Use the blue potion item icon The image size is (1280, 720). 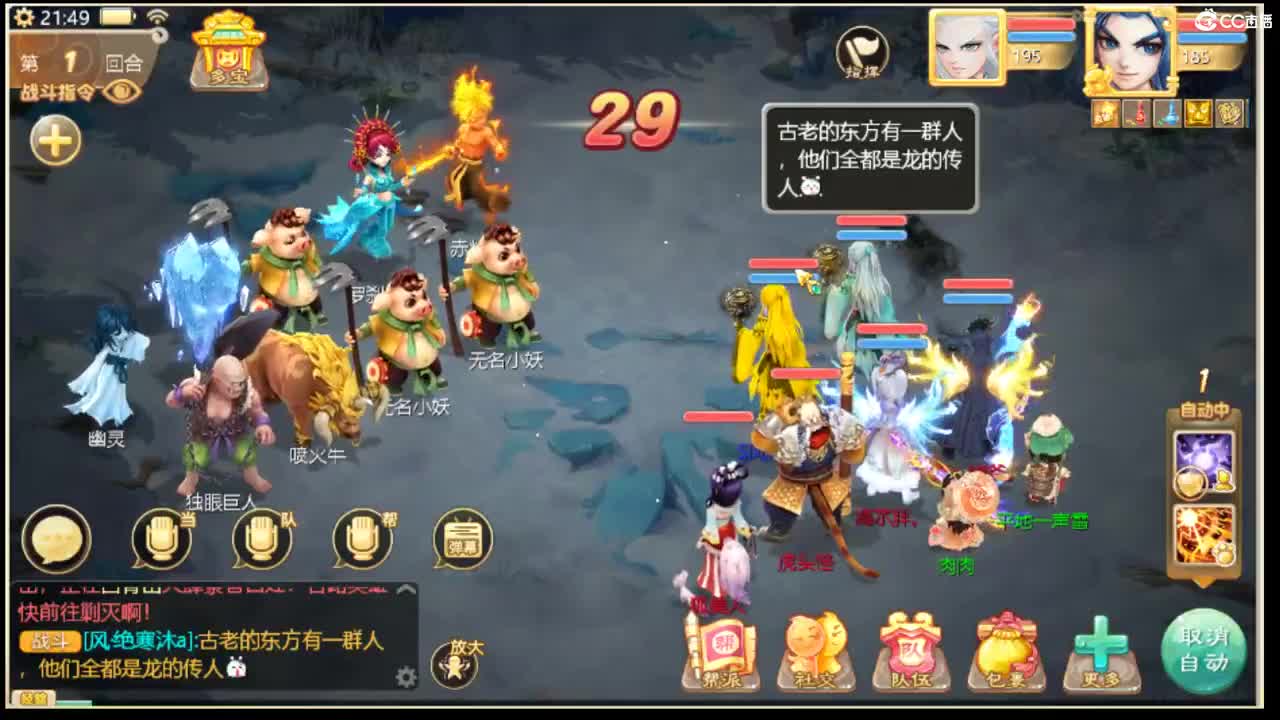1166,113
